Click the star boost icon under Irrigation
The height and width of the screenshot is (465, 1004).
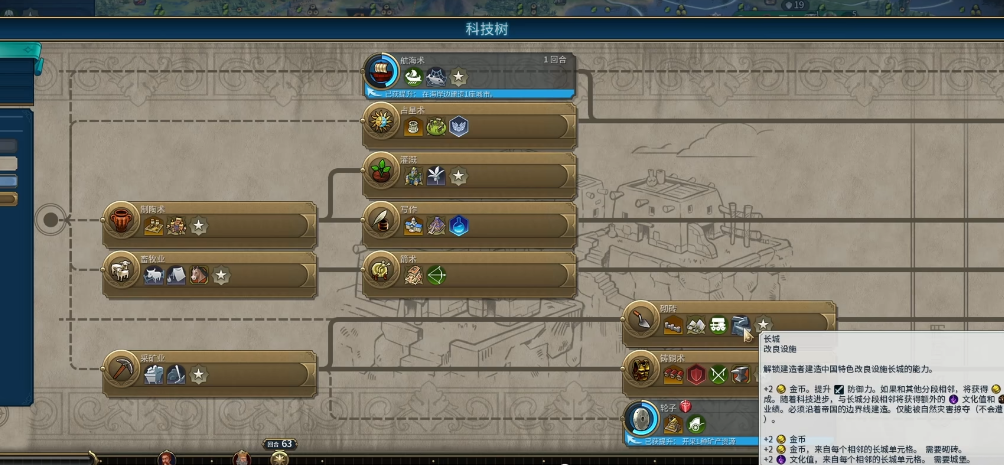point(458,177)
